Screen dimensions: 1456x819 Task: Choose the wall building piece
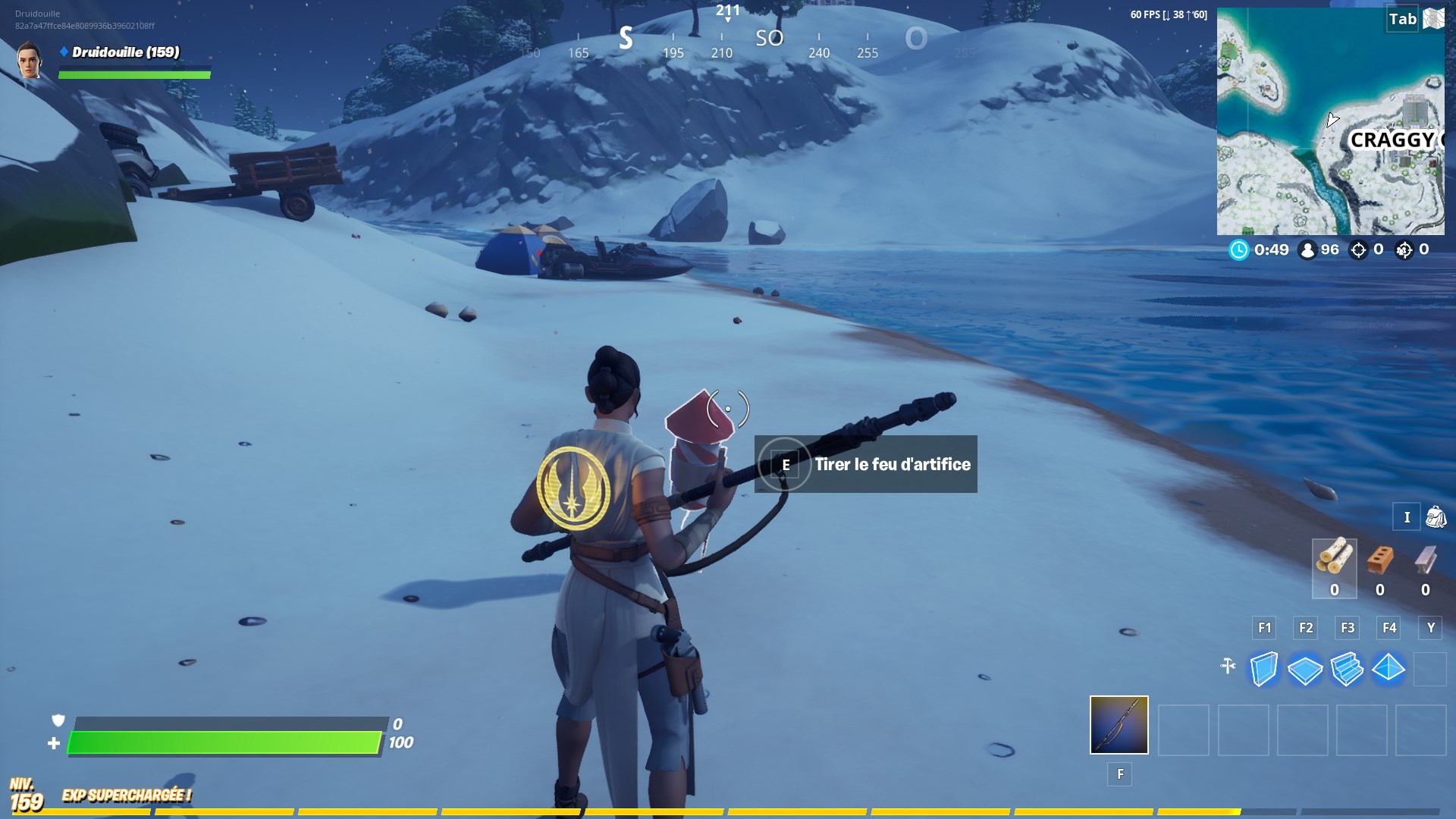(x=1263, y=669)
